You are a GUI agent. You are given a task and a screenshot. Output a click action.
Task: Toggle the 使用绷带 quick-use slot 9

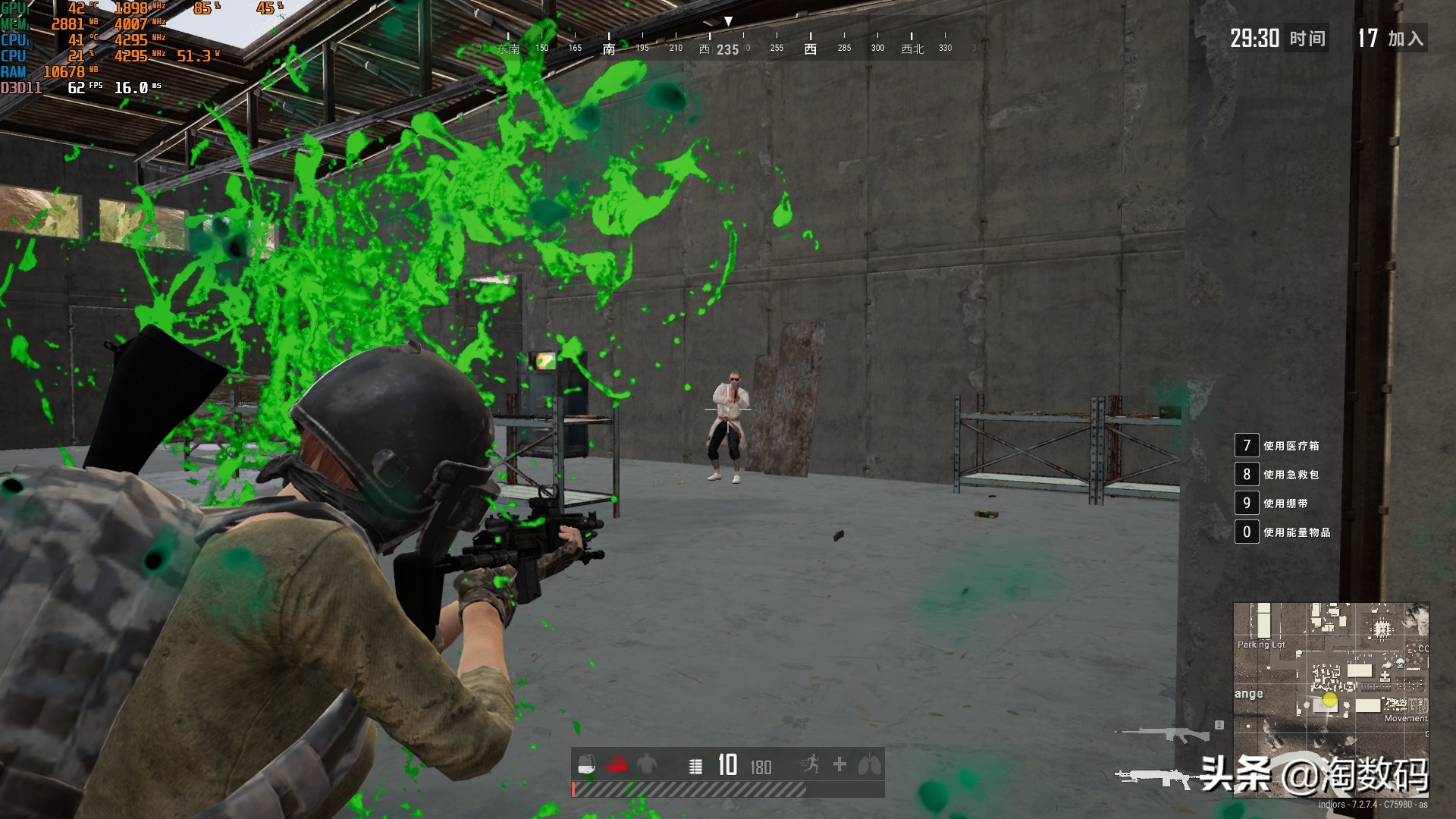click(x=1246, y=503)
